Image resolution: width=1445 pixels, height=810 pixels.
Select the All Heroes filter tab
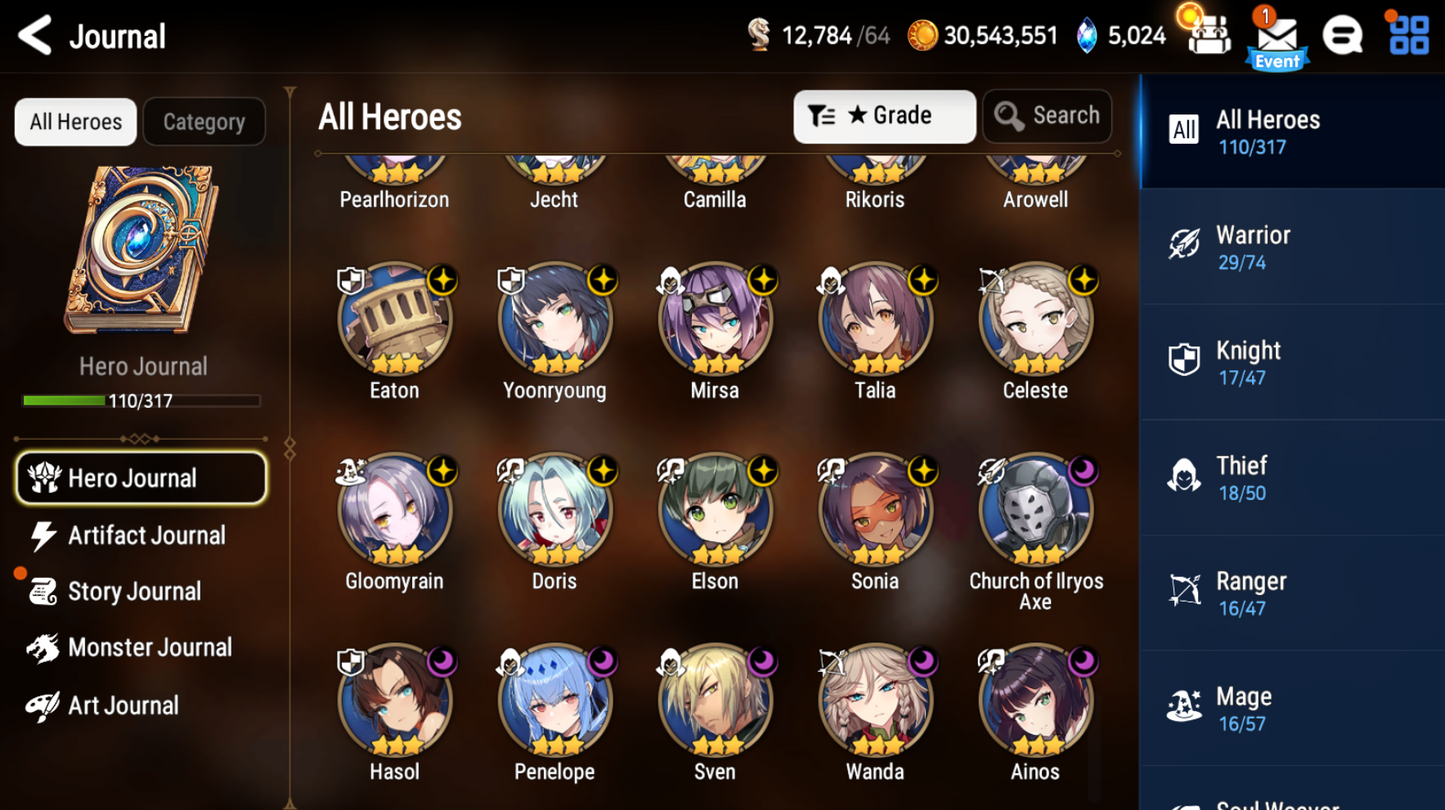(75, 121)
